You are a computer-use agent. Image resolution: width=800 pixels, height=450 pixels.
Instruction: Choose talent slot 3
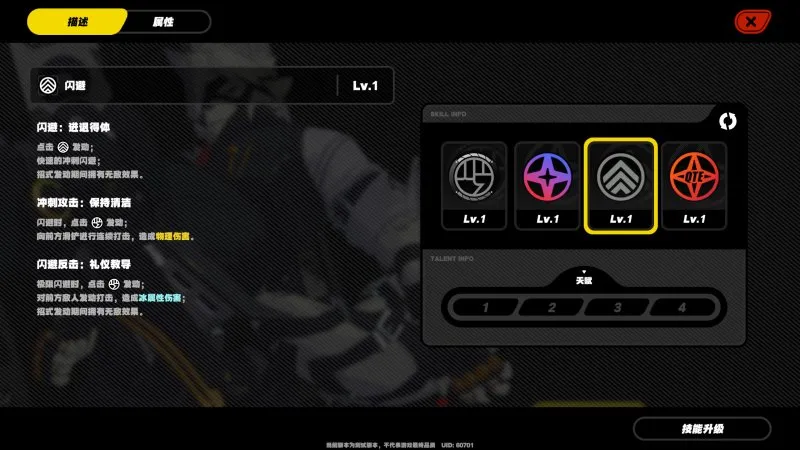617,307
